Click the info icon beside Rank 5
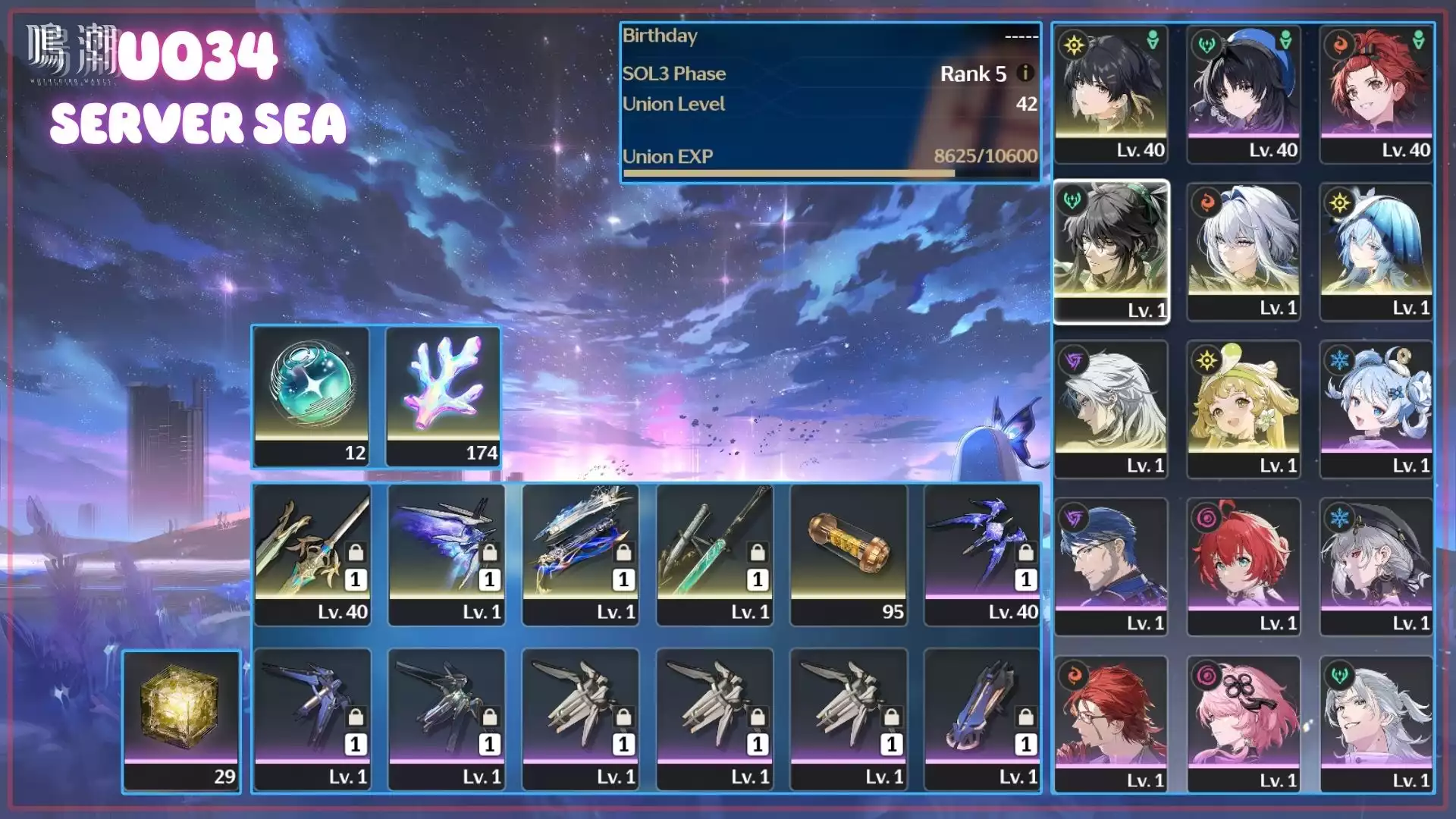This screenshot has height=819, width=1456. click(x=1025, y=73)
